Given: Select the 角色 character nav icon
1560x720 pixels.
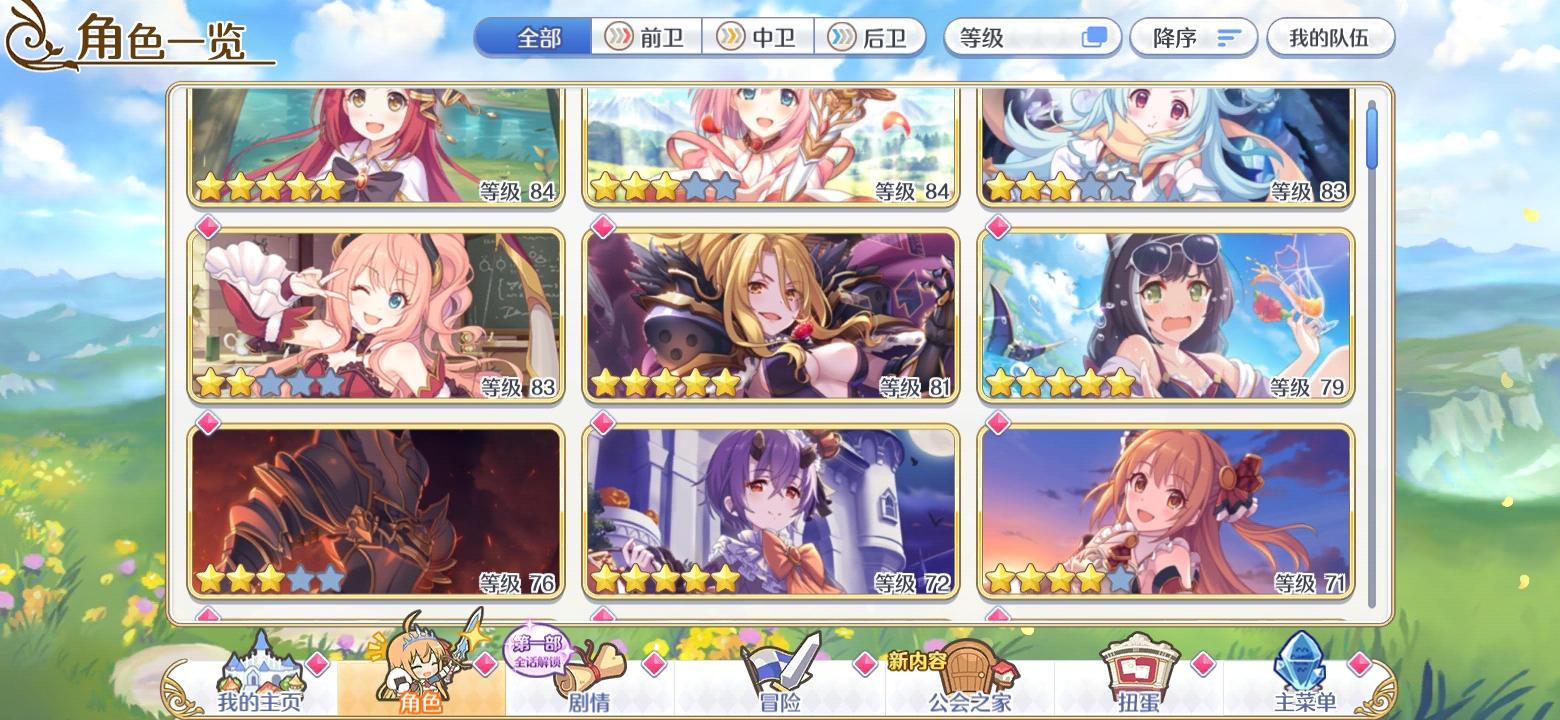Looking at the screenshot, I should [x=424, y=665].
